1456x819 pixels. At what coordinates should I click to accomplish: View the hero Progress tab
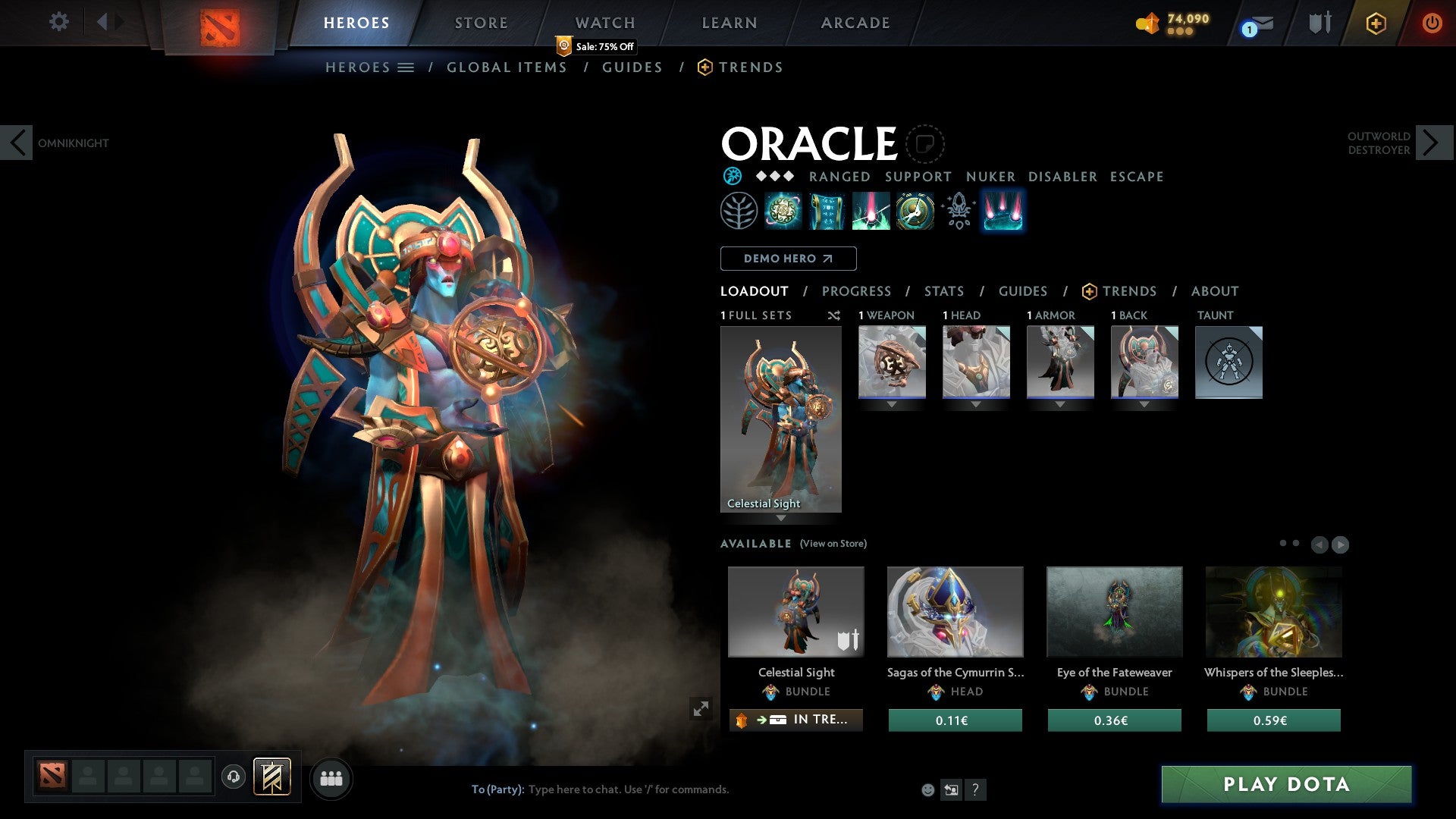856,291
